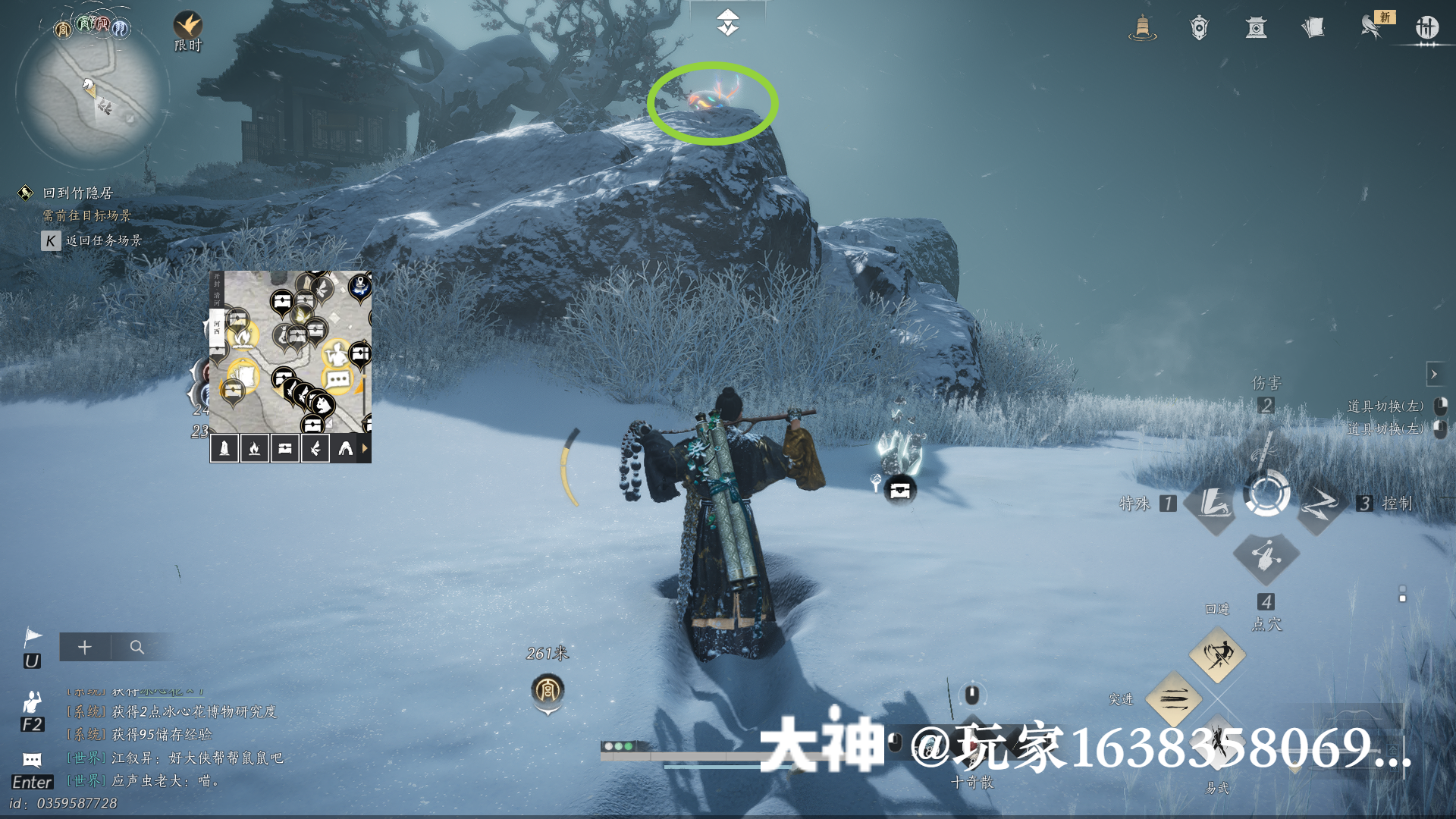The width and height of the screenshot is (1456, 819).
Task: Open the 限时 limited-time event icon
Action: pyautogui.click(x=187, y=27)
